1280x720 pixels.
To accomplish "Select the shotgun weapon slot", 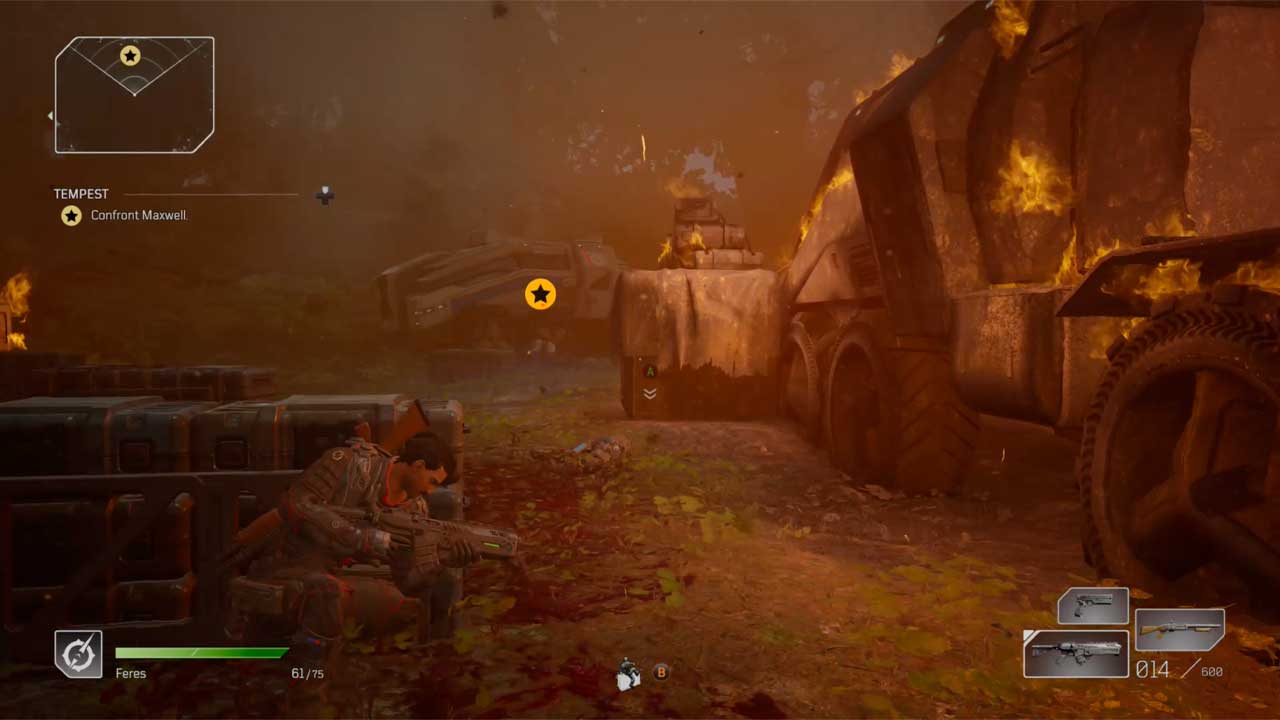I will pyautogui.click(x=1180, y=630).
